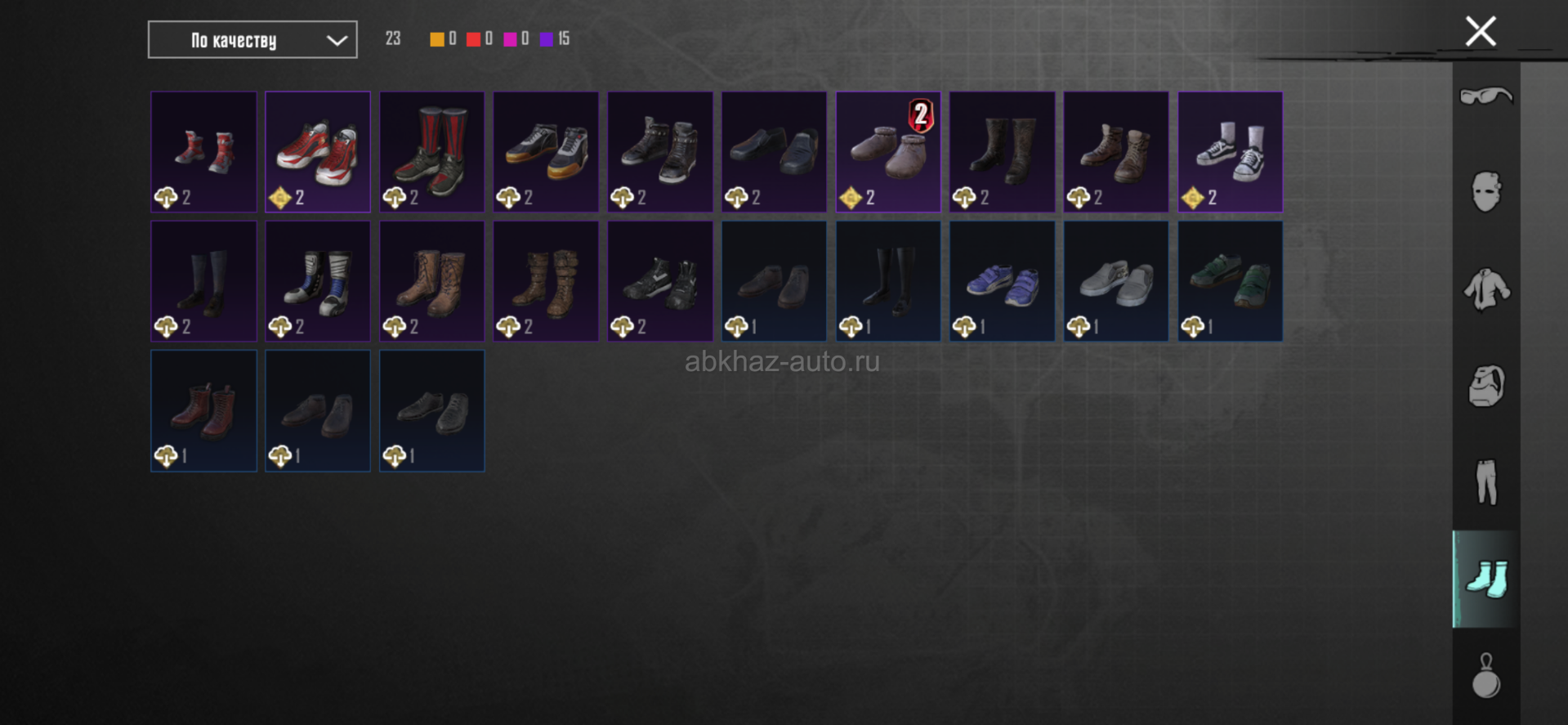Choose the blue and white striped boots
Screen dimensions: 1568x725
[318, 281]
